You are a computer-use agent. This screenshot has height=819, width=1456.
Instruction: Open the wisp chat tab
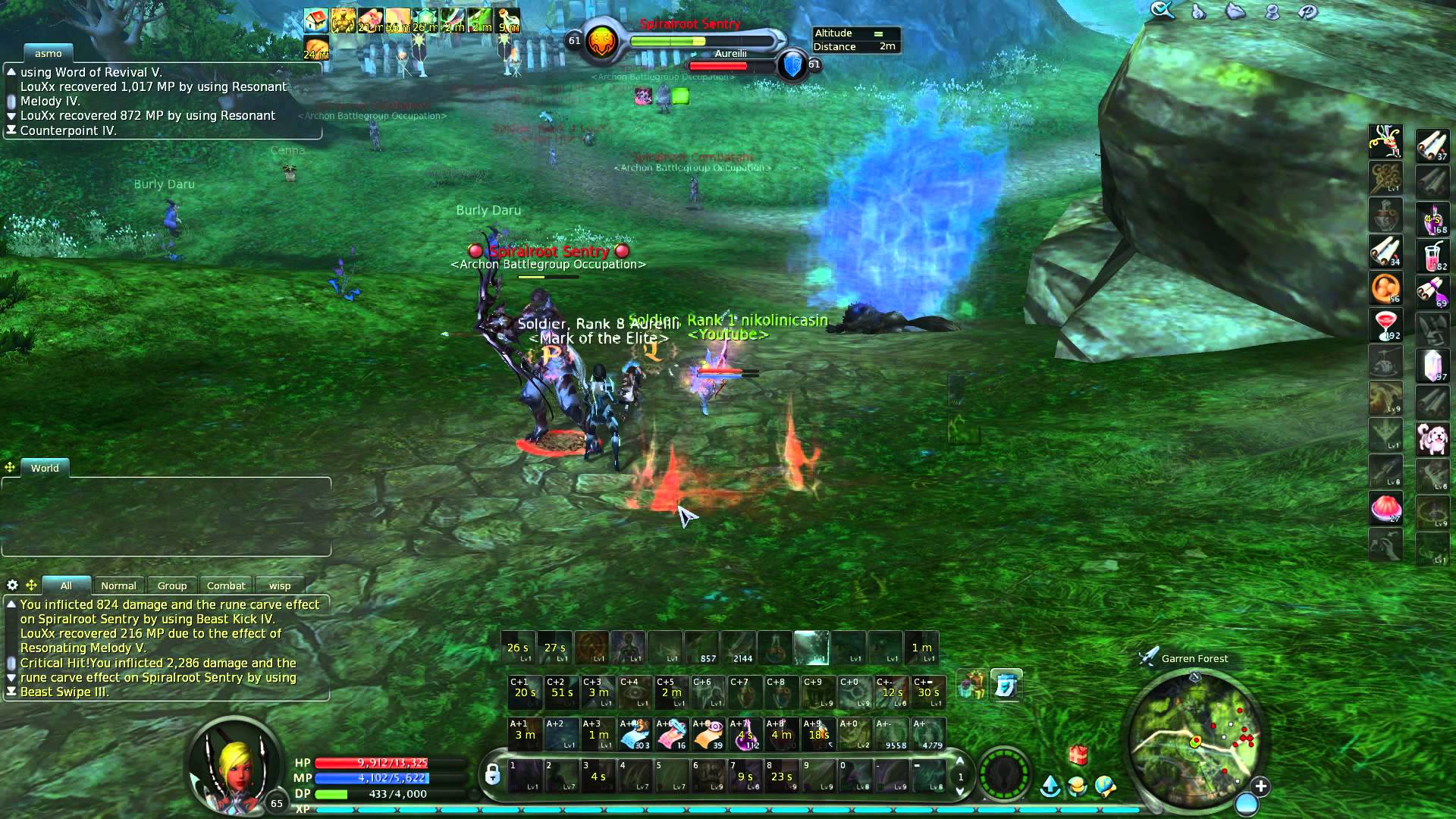(x=281, y=585)
